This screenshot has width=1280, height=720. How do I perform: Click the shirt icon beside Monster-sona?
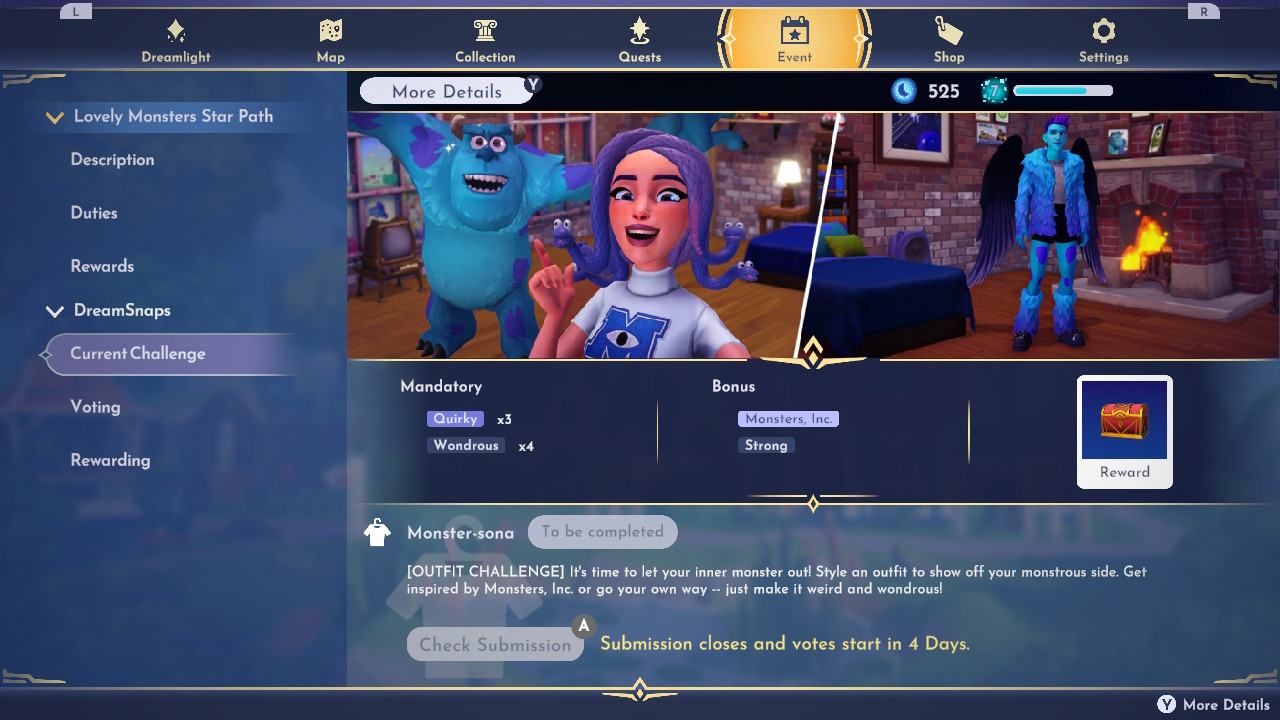pyautogui.click(x=377, y=531)
